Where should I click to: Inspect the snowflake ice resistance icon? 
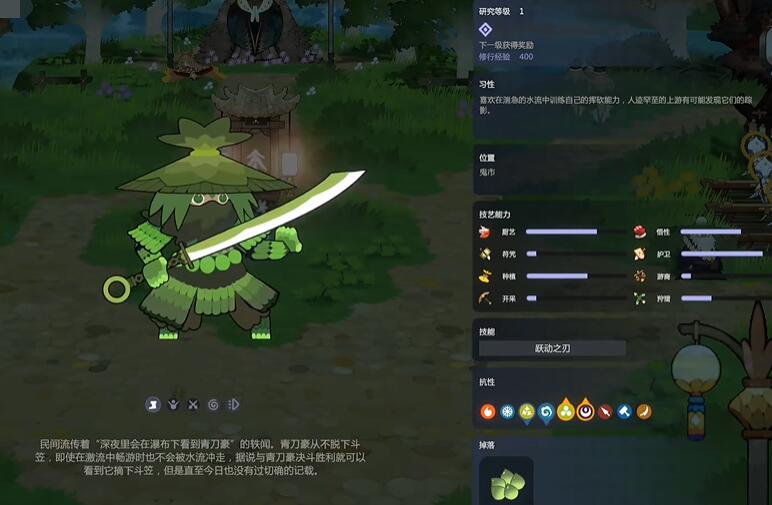tap(507, 411)
